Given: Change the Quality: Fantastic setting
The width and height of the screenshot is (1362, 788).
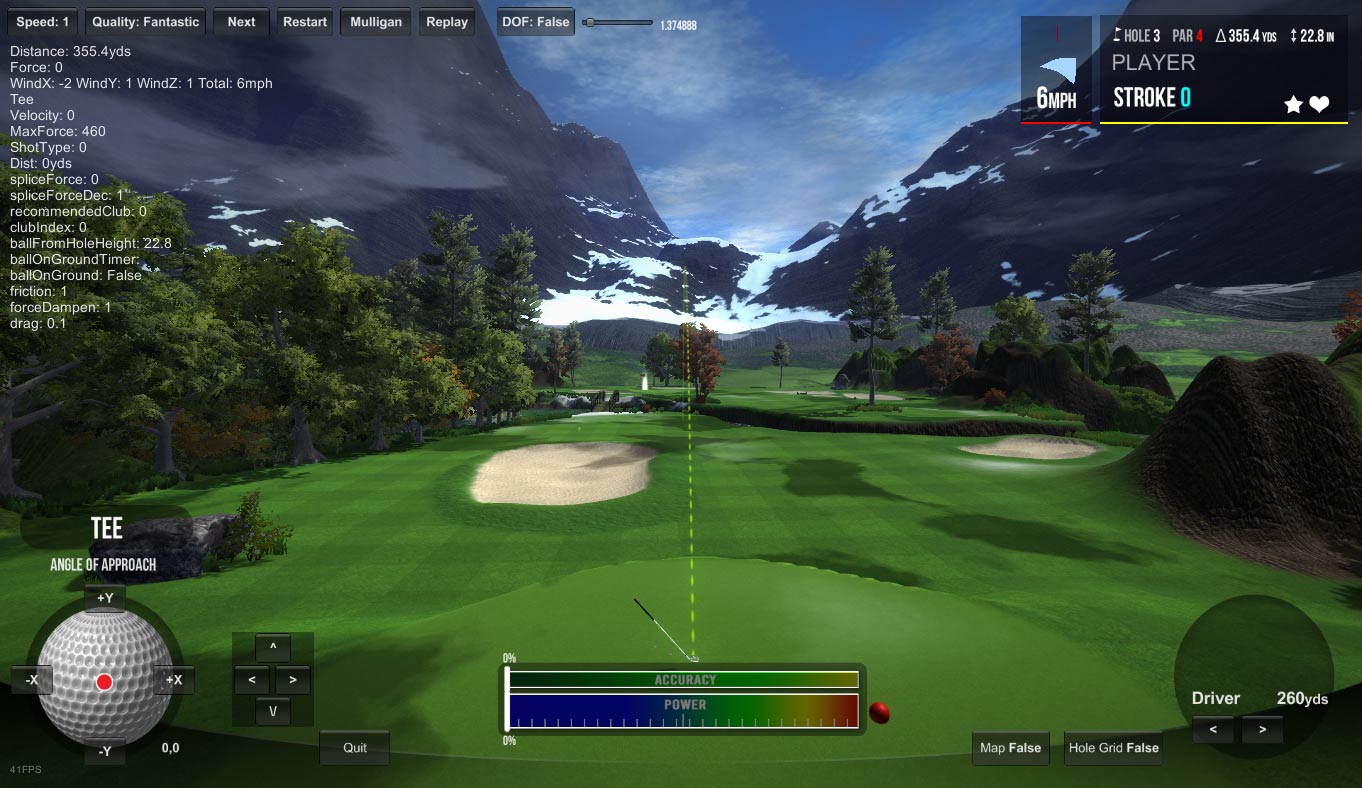Looking at the screenshot, I should tap(146, 21).
